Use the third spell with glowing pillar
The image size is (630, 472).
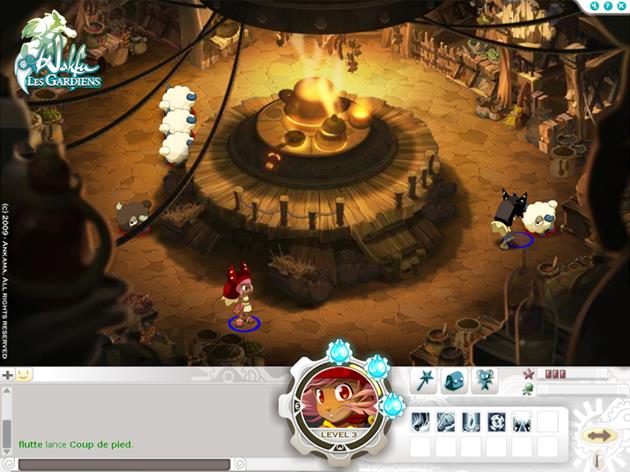coord(471,422)
